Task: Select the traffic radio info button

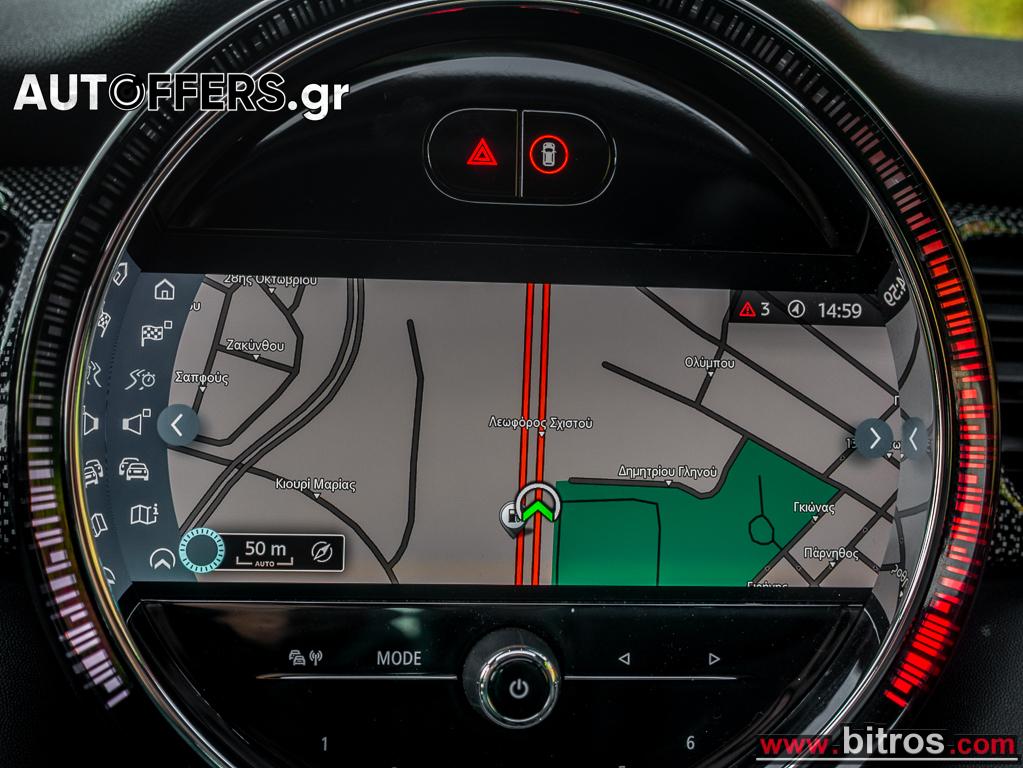Action: (x=306, y=658)
